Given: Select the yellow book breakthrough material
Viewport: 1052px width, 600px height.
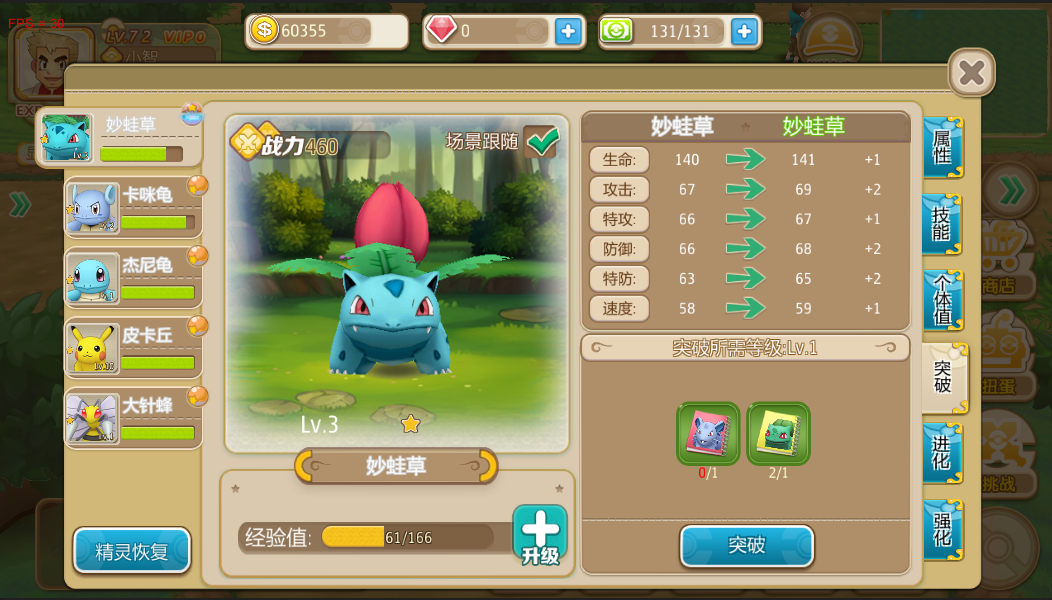Looking at the screenshot, I should [778, 434].
